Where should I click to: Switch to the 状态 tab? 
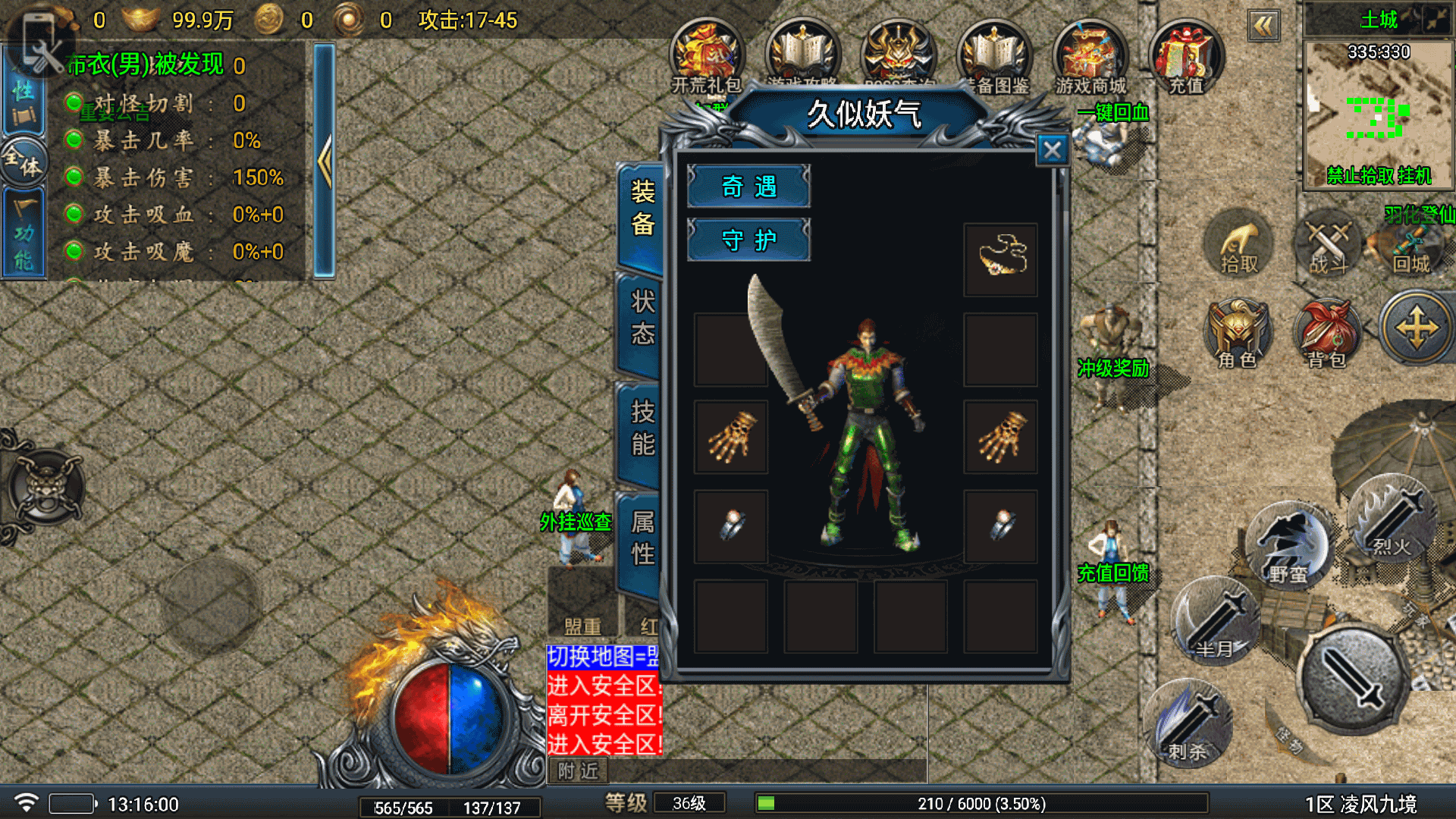click(642, 318)
